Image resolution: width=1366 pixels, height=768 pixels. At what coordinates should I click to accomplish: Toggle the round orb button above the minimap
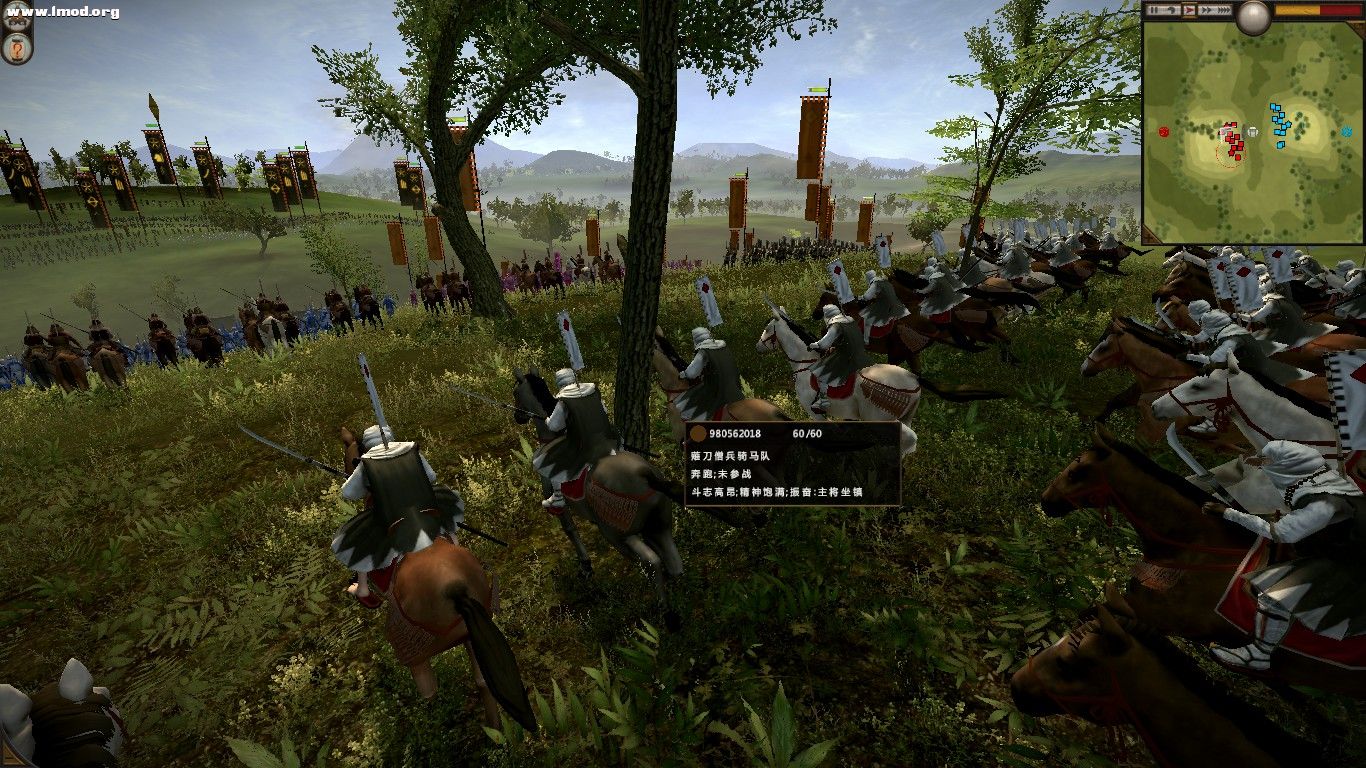point(1254,16)
